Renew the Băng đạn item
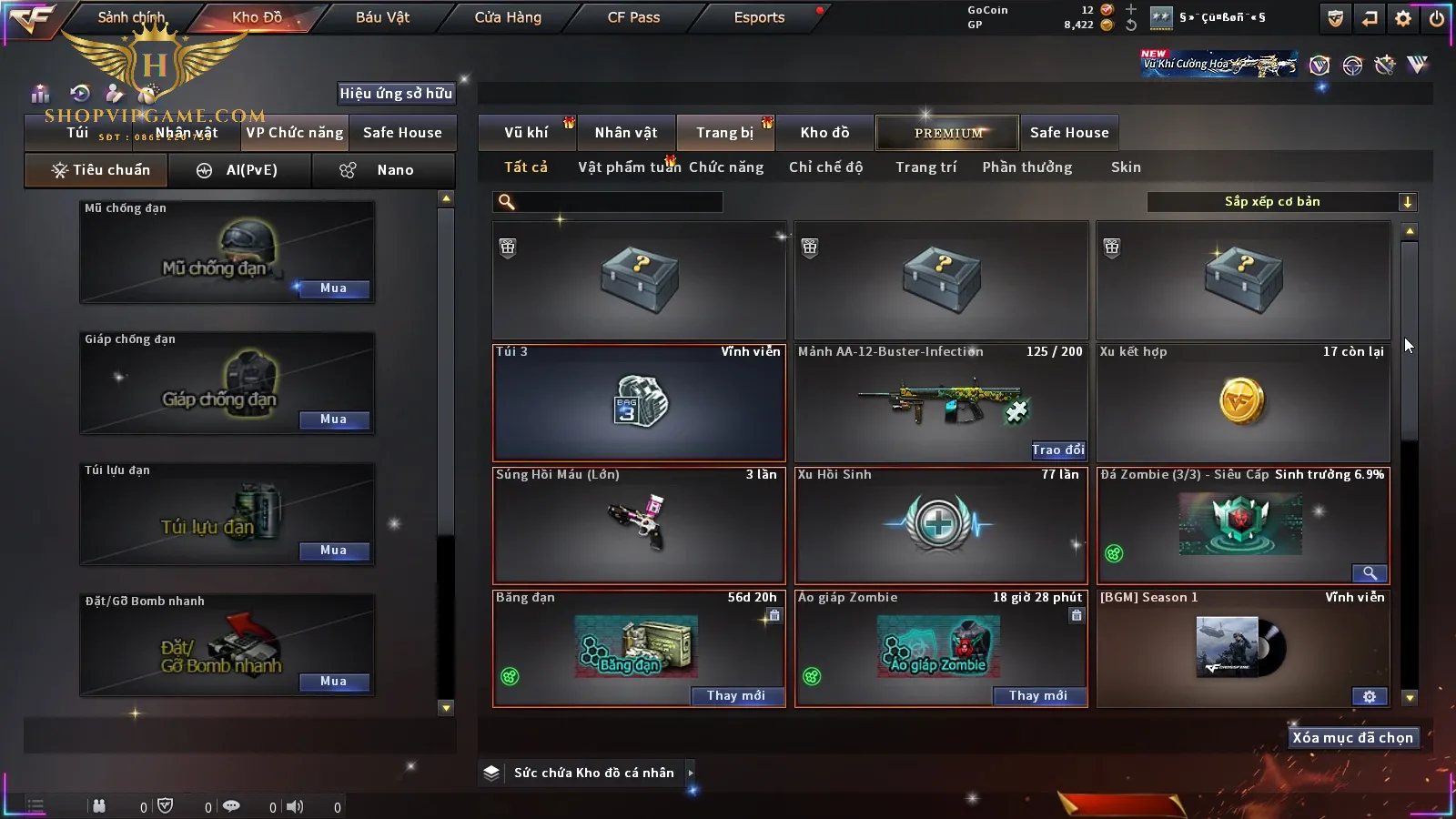This screenshot has width=1456, height=819. (736, 696)
